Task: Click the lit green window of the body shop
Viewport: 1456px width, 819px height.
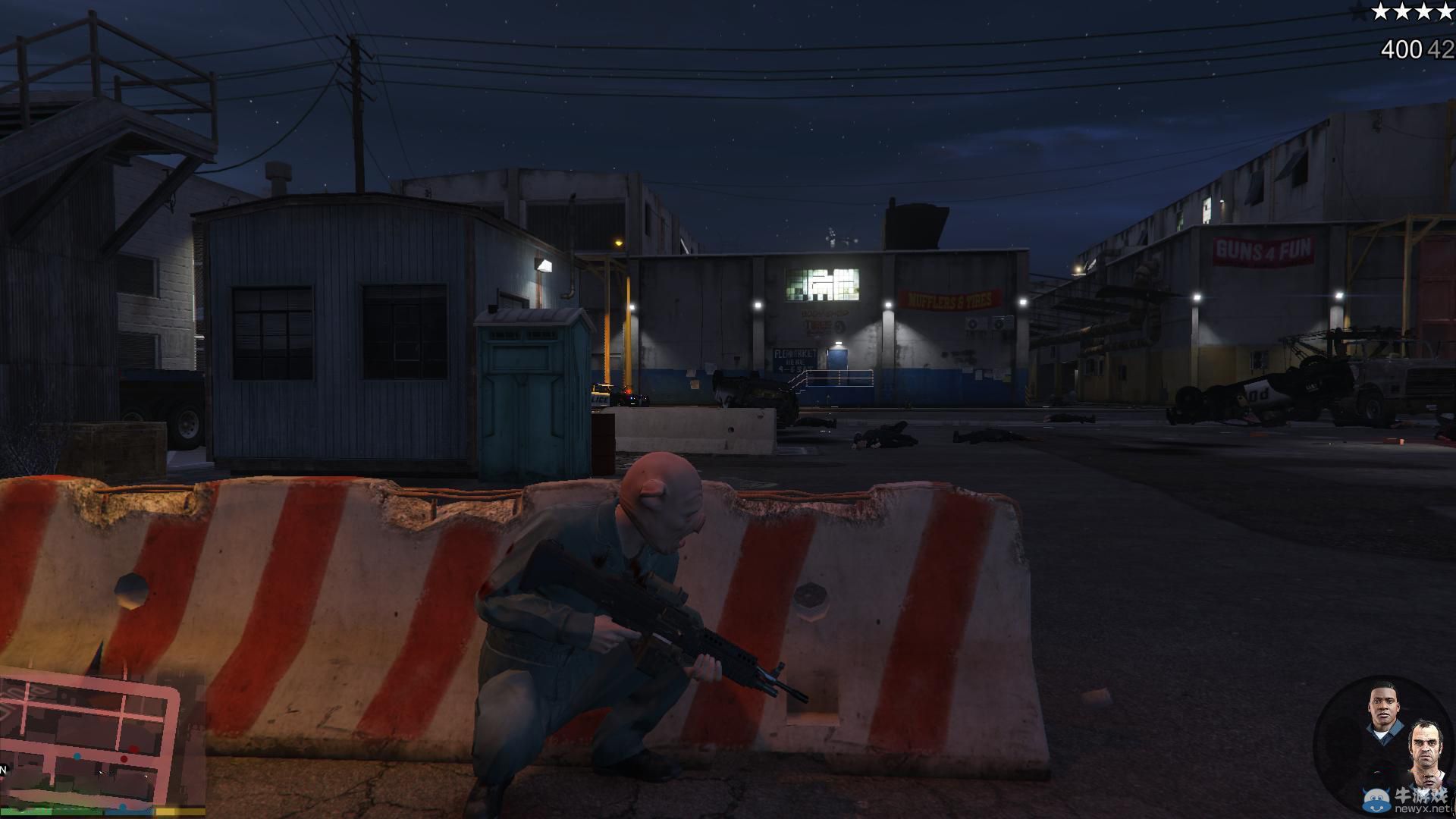Action: click(x=823, y=284)
